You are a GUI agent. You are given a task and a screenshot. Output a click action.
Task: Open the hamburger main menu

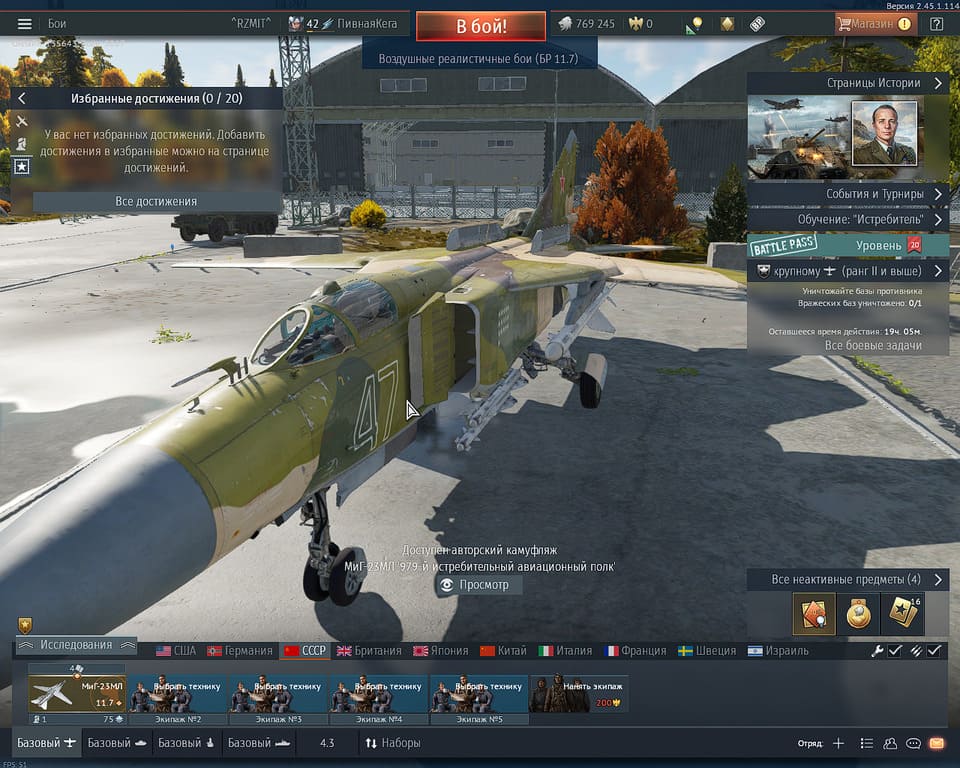tap(25, 24)
